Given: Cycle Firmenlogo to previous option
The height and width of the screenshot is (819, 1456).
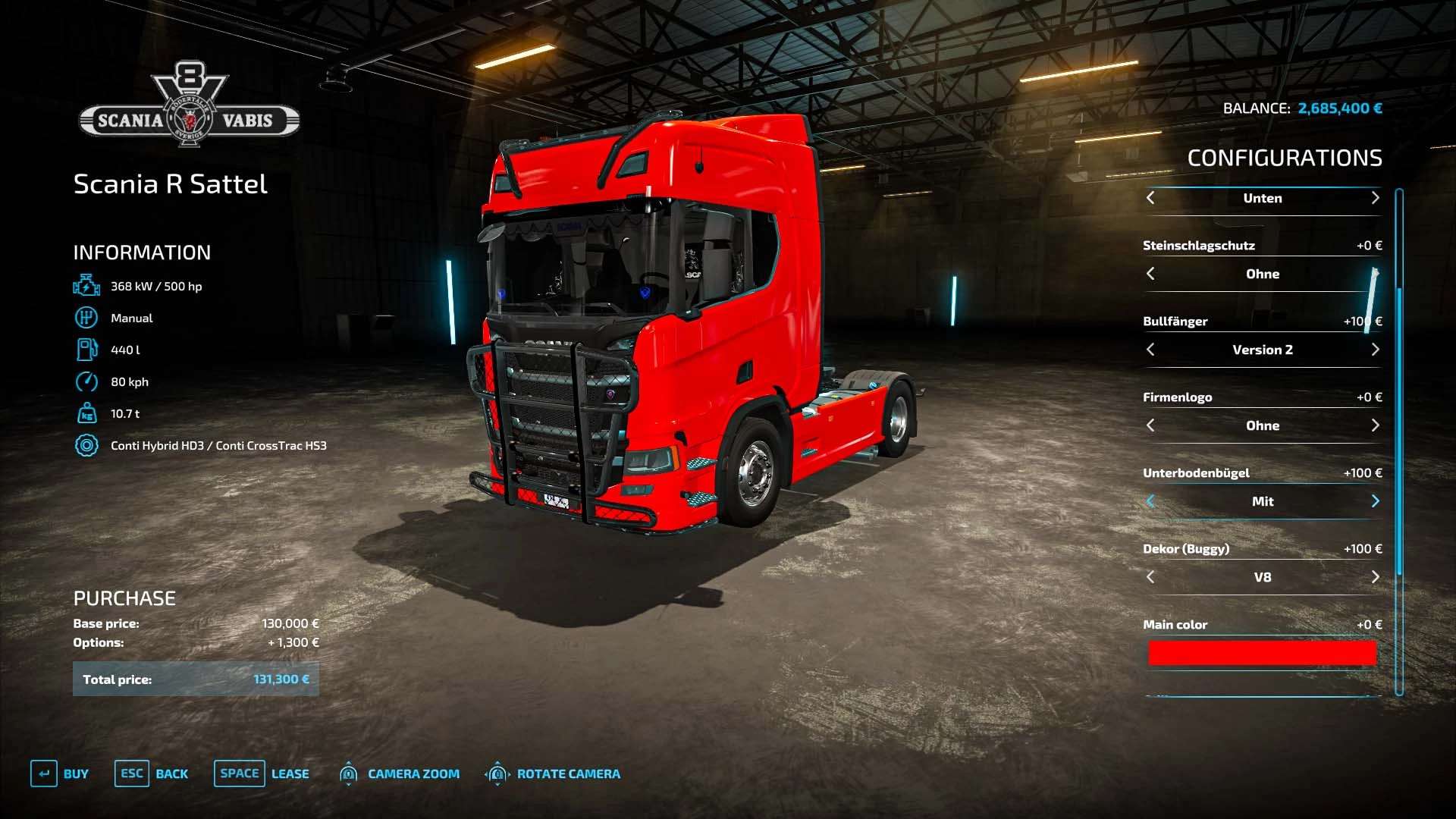Looking at the screenshot, I should pos(1150,425).
